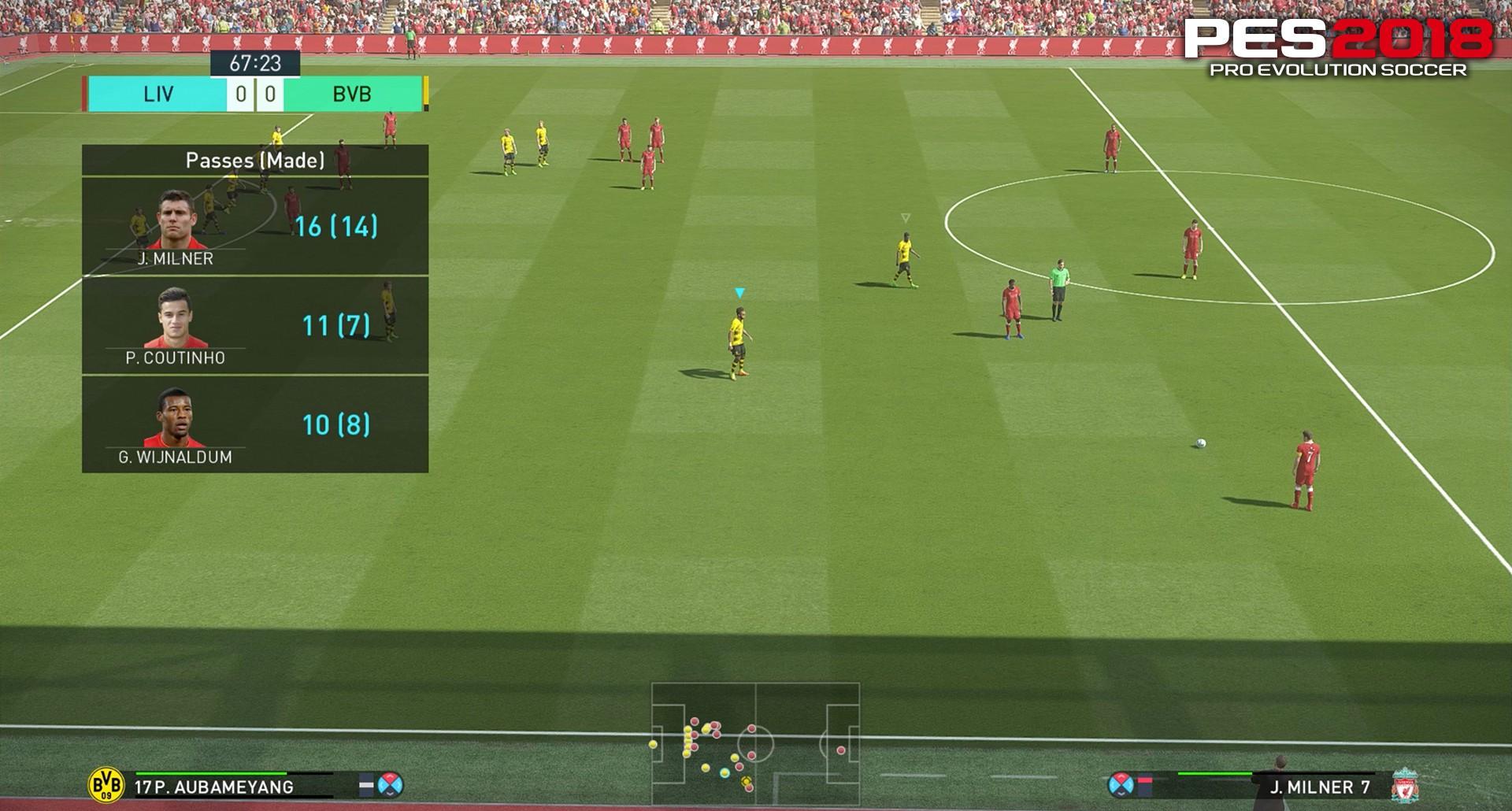1512x811 pixels.
Task: Click the Passes (Made) panel header
Action: click(254, 161)
